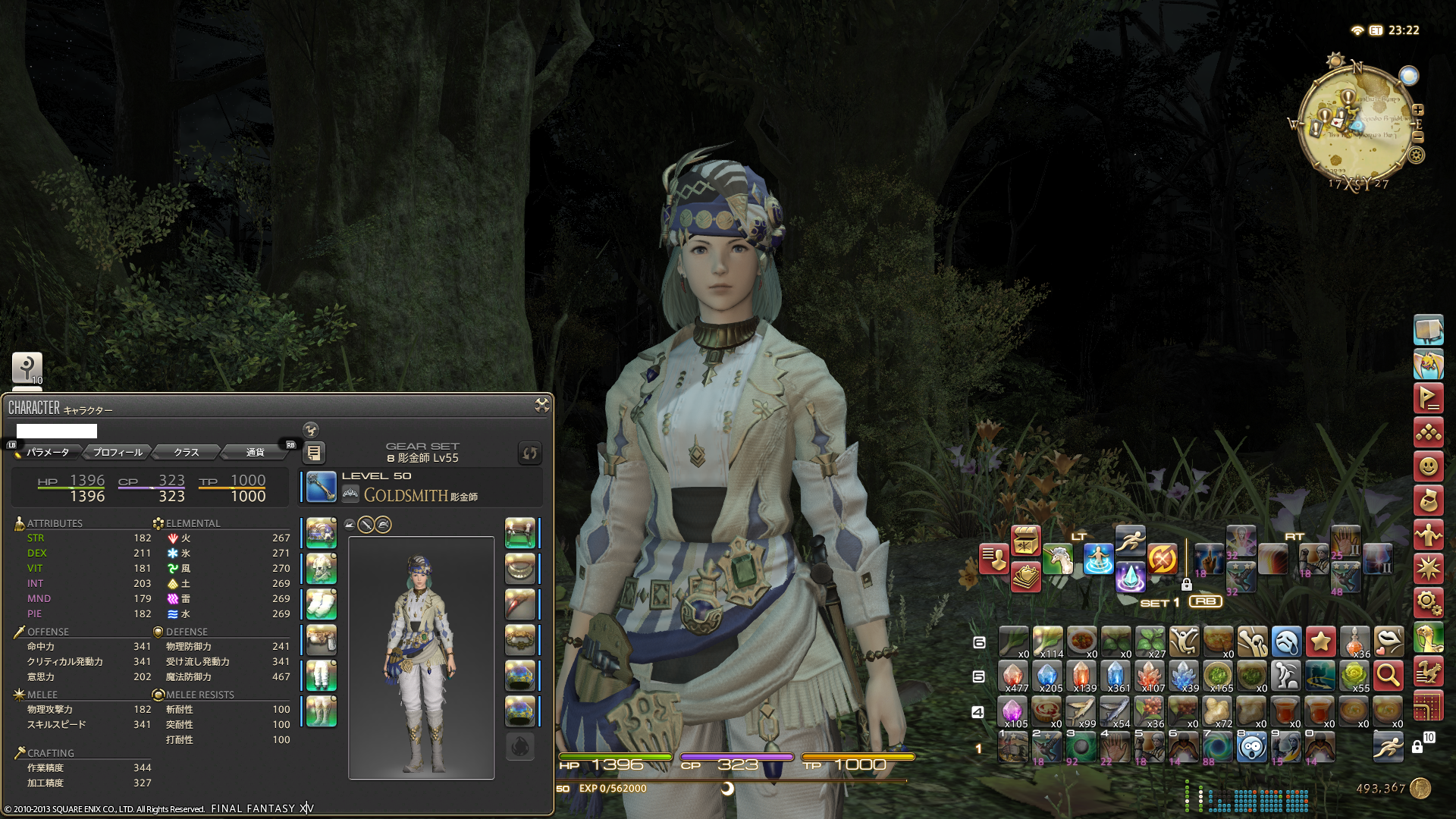Open the gear set list button
This screenshot has width=1456, height=819.
click(313, 453)
